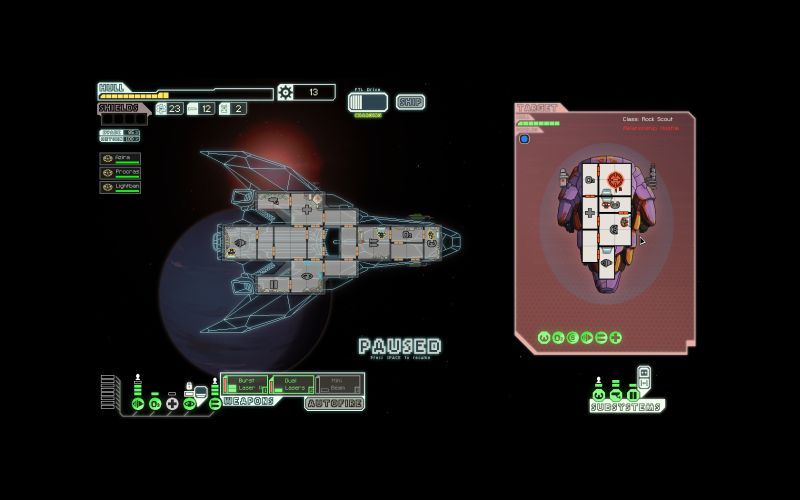Select the Burst Laser weapon slot
The height and width of the screenshot is (500, 800).
pyautogui.click(x=243, y=385)
